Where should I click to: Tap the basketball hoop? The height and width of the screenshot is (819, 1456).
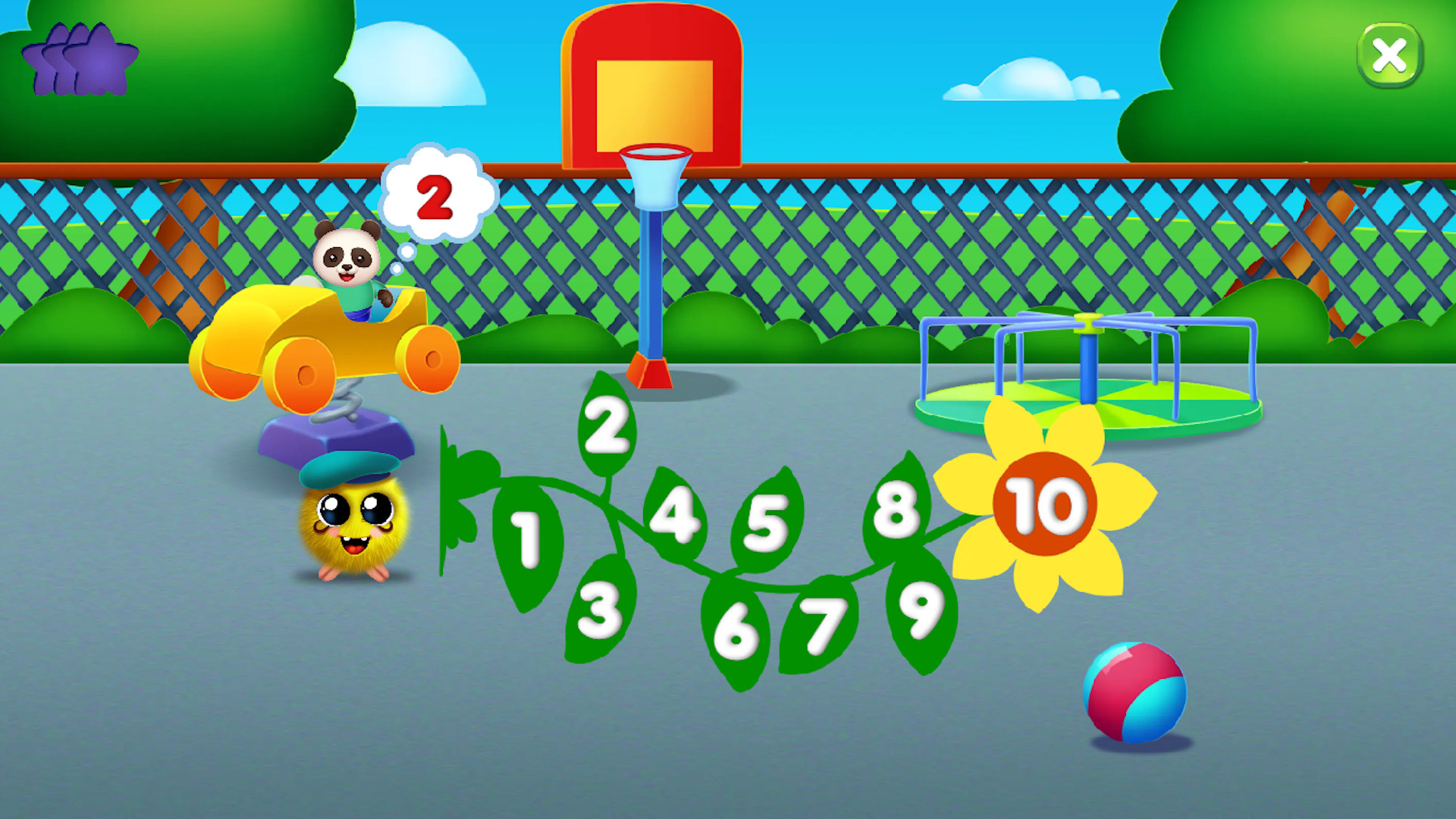[x=654, y=91]
